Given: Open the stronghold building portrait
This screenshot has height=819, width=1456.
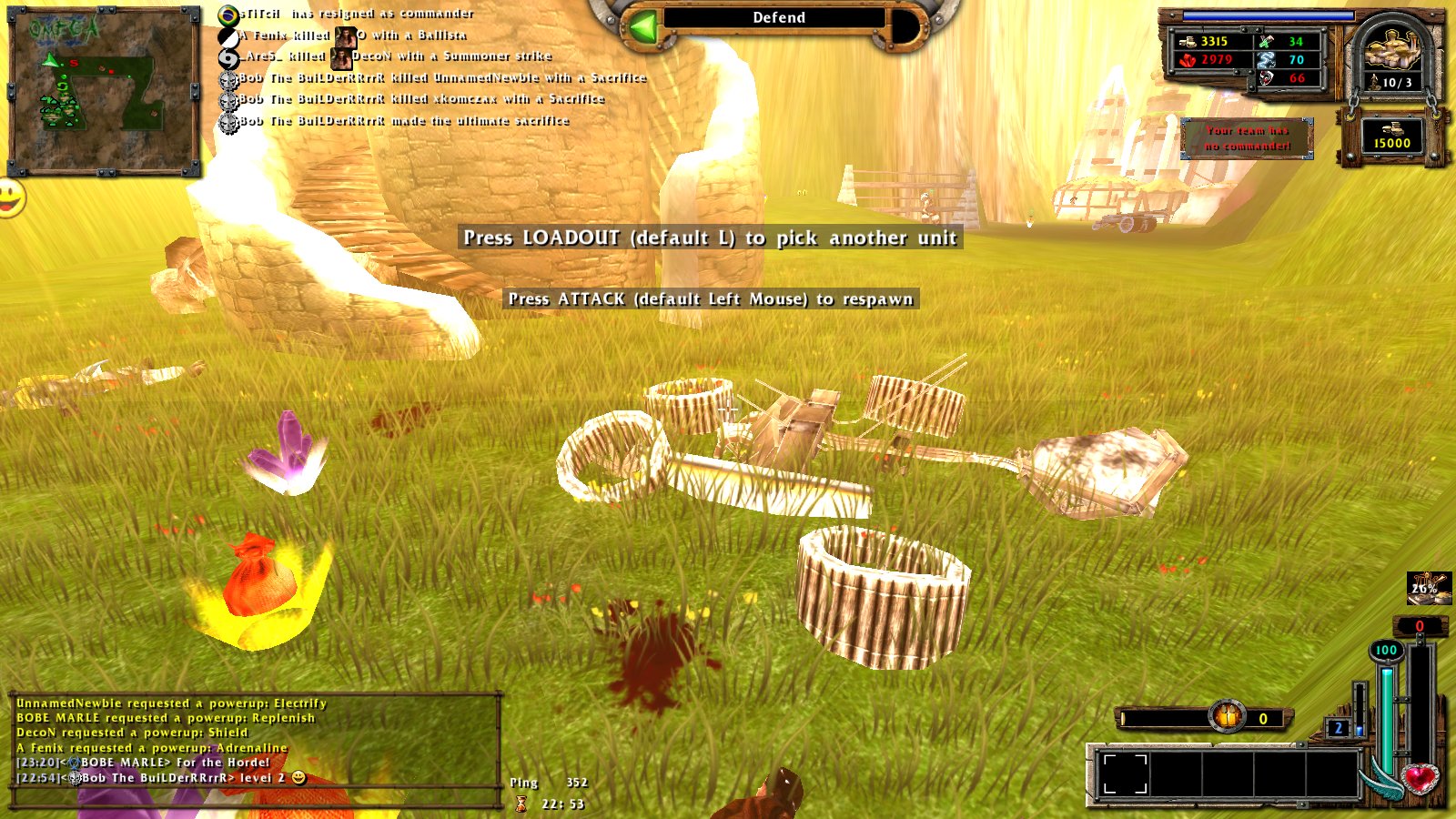Looking at the screenshot, I should 1392,55.
